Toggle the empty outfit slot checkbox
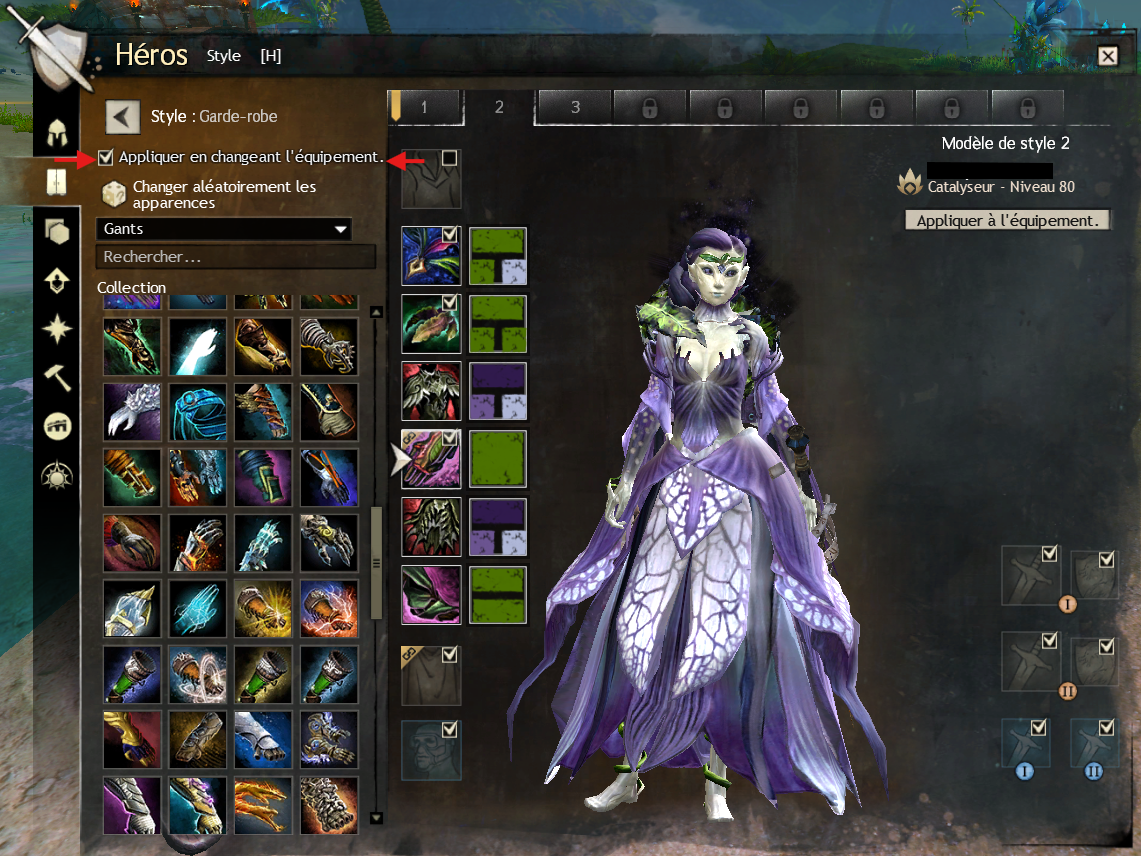1141x856 pixels. 450,158
